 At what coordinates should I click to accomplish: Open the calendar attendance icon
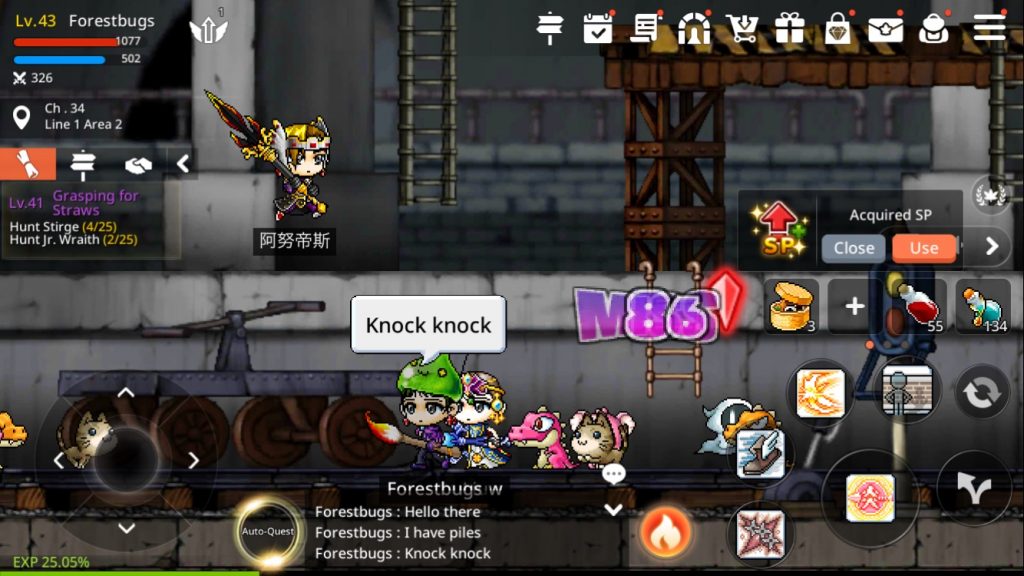click(x=598, y=28)
